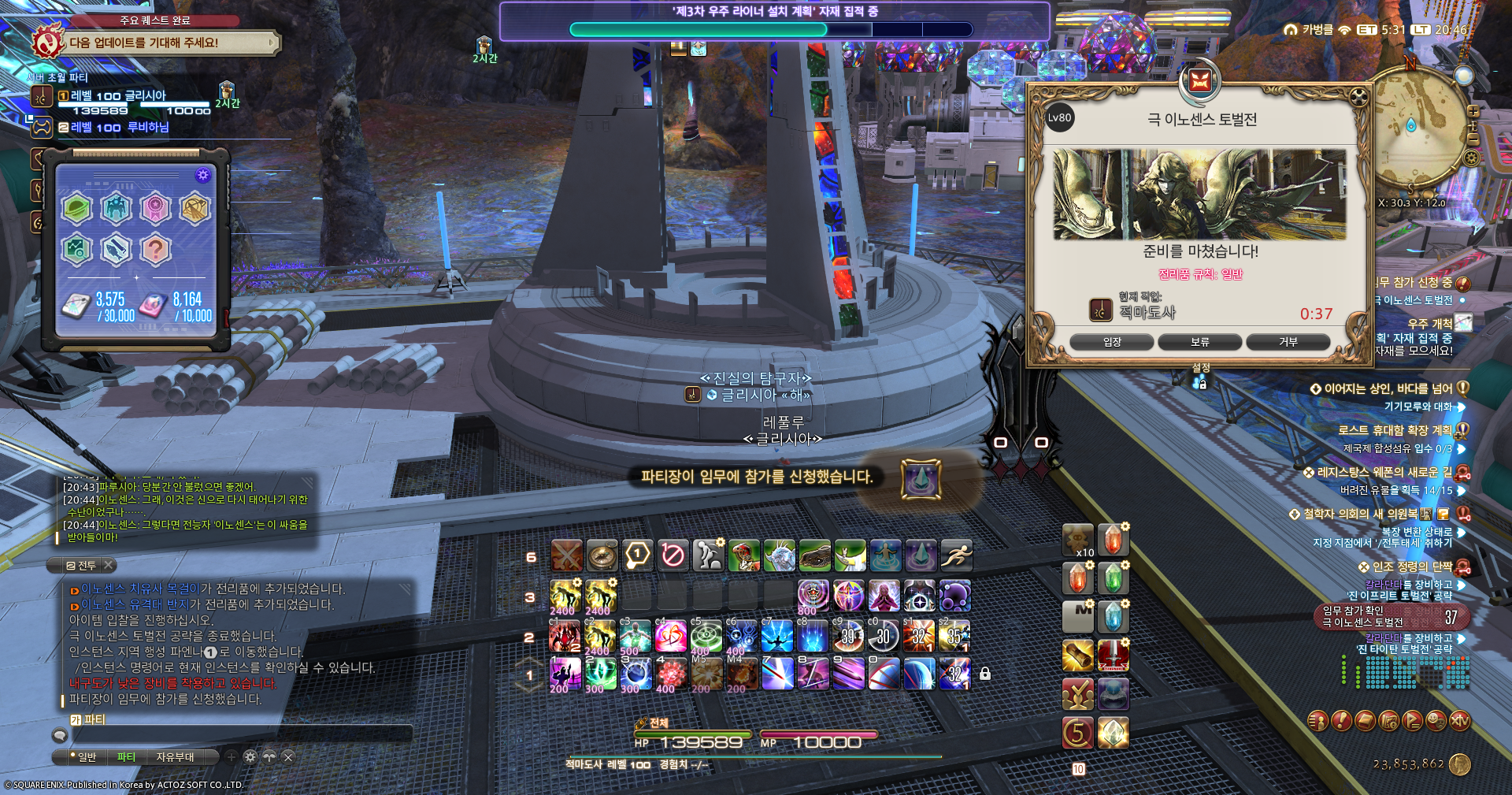Open the 자유부대 chat tab
This screenshot has height=795, width=1512.
click(175, 757)
